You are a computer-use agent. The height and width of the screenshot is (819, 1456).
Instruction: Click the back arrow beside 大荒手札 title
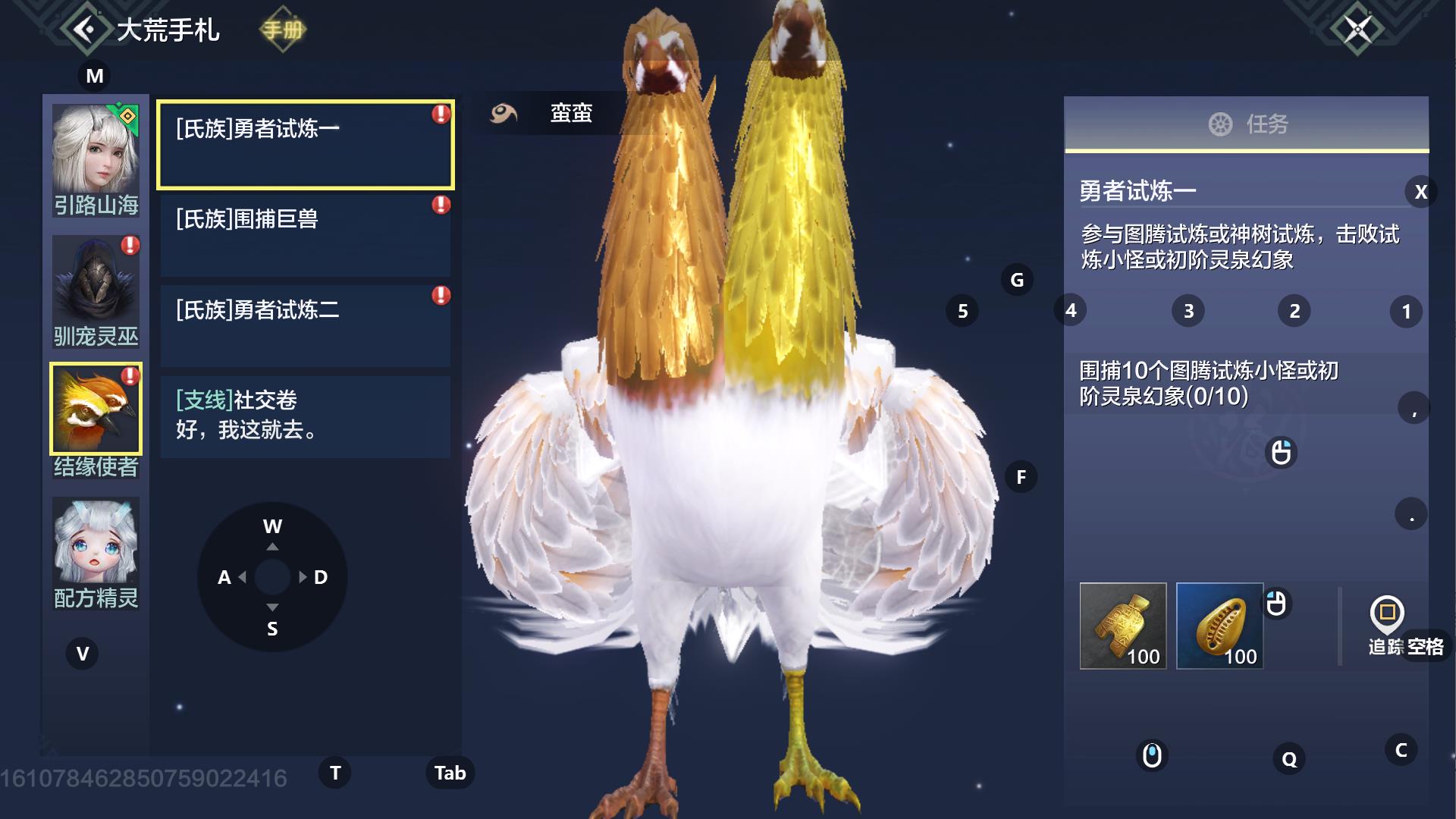86,29
